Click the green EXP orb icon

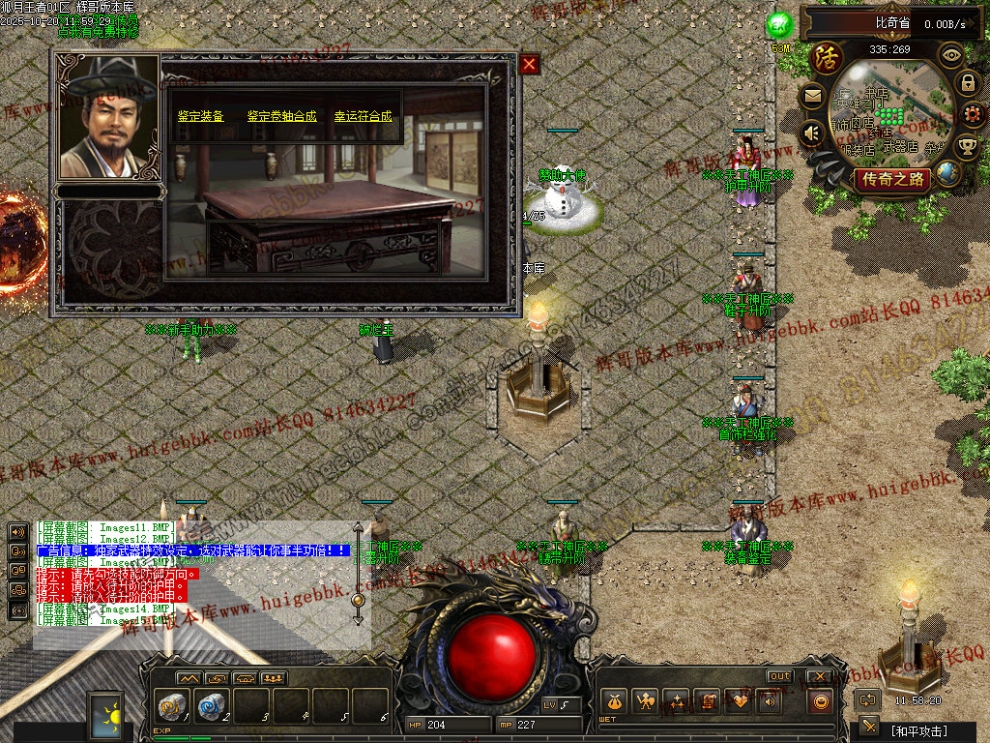coord(779,25)
